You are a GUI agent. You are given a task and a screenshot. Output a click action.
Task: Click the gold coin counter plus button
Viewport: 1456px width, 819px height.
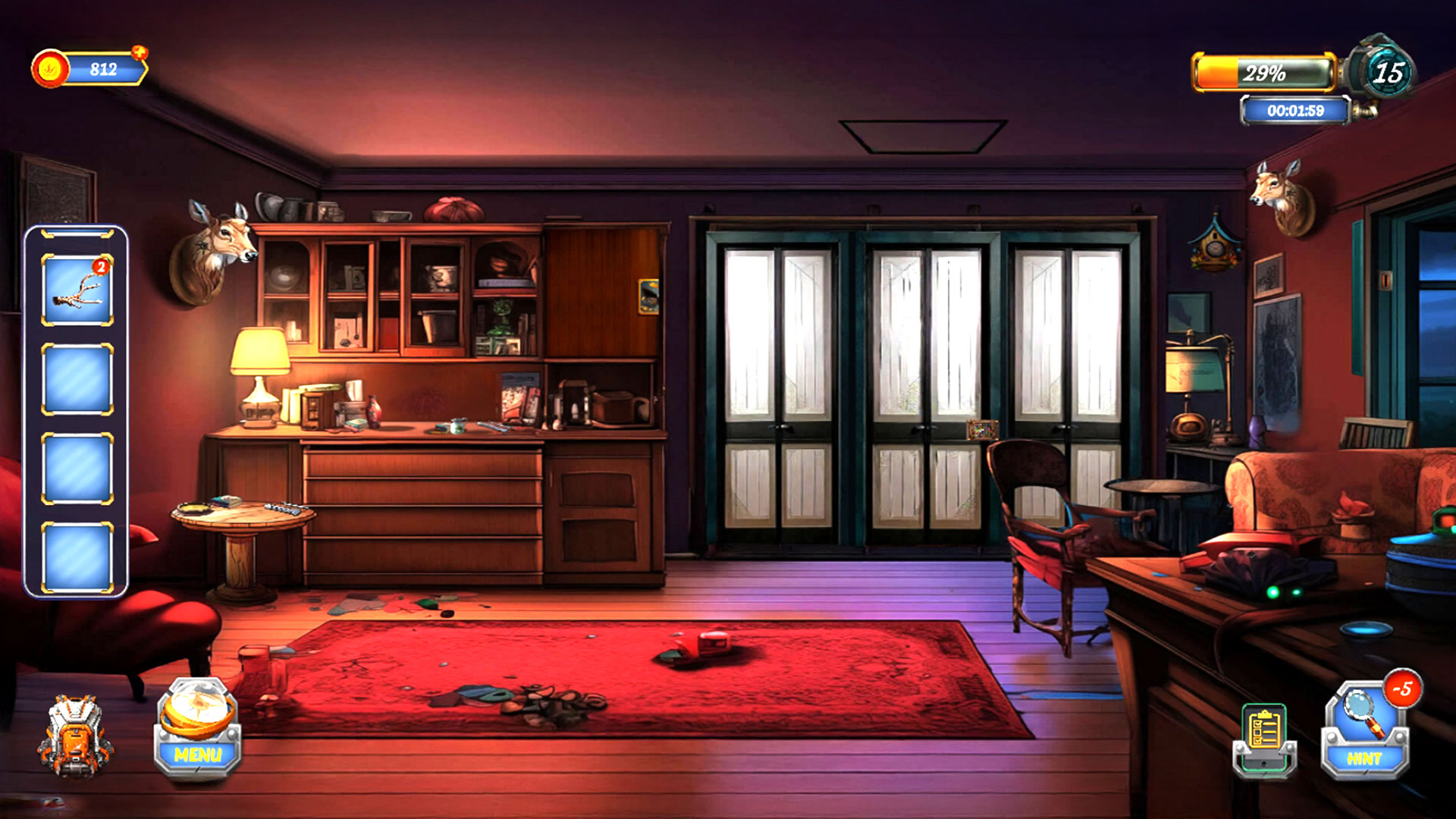140,53
